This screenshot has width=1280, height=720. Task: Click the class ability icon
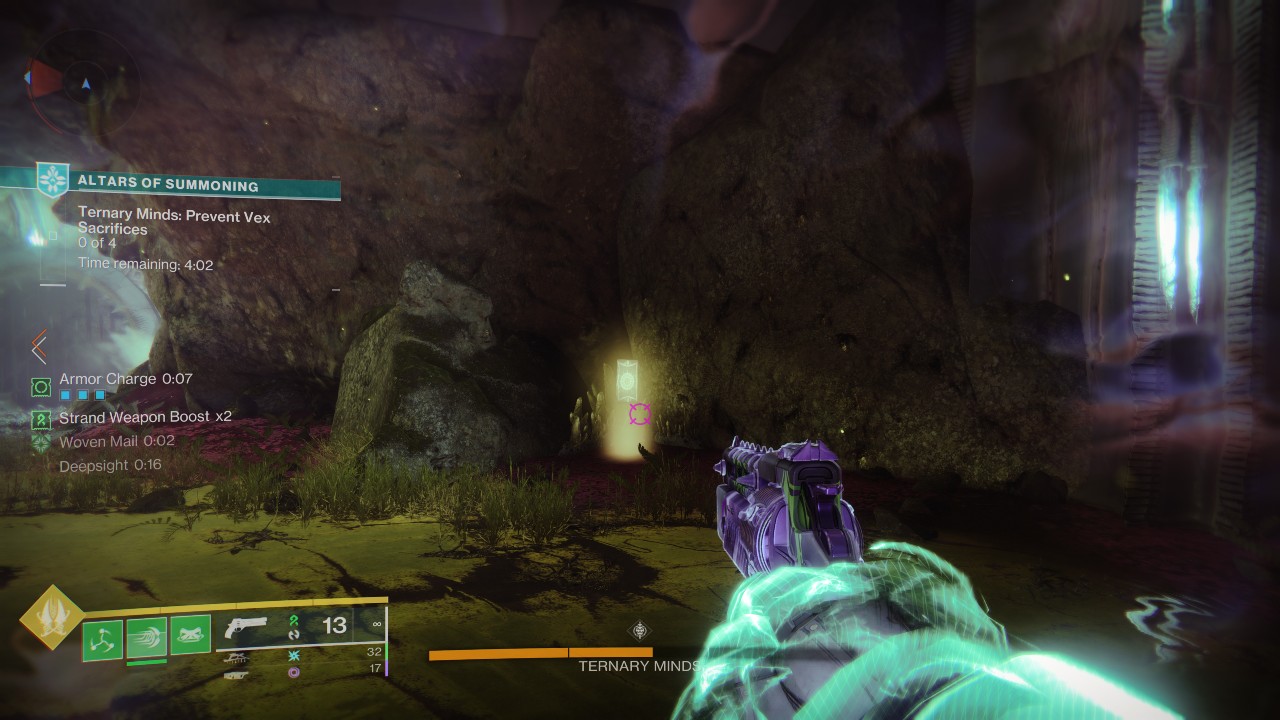(190, 635)
